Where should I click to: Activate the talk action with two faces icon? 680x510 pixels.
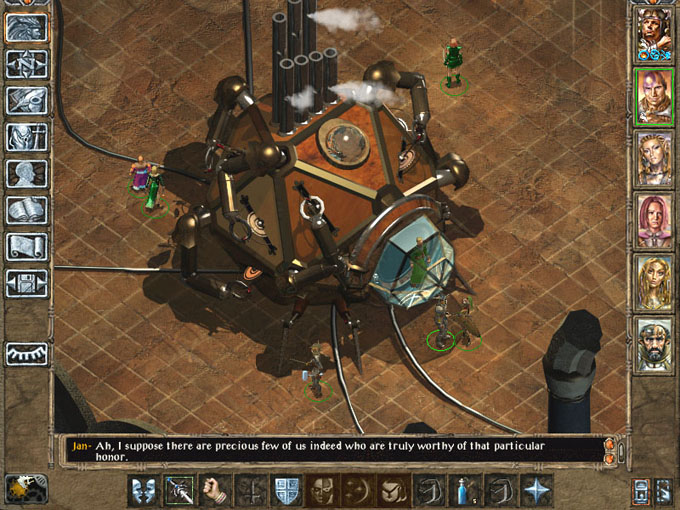click(x=144, y=490)
